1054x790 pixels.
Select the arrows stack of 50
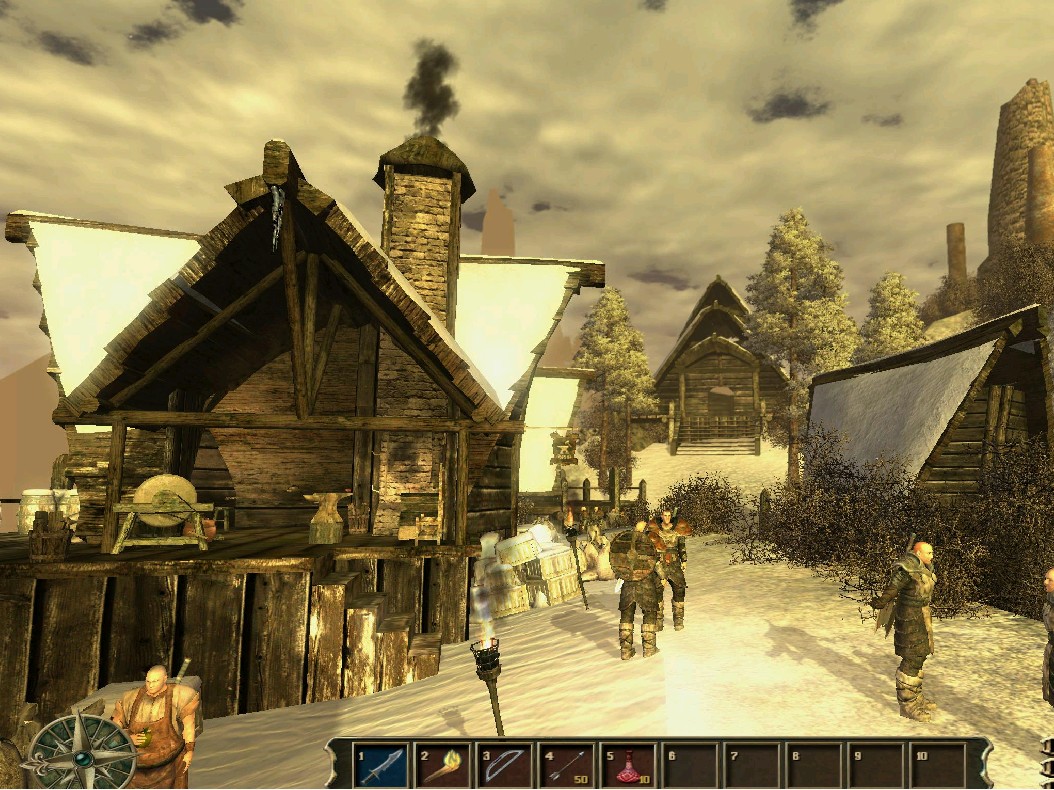click(567, 766)
